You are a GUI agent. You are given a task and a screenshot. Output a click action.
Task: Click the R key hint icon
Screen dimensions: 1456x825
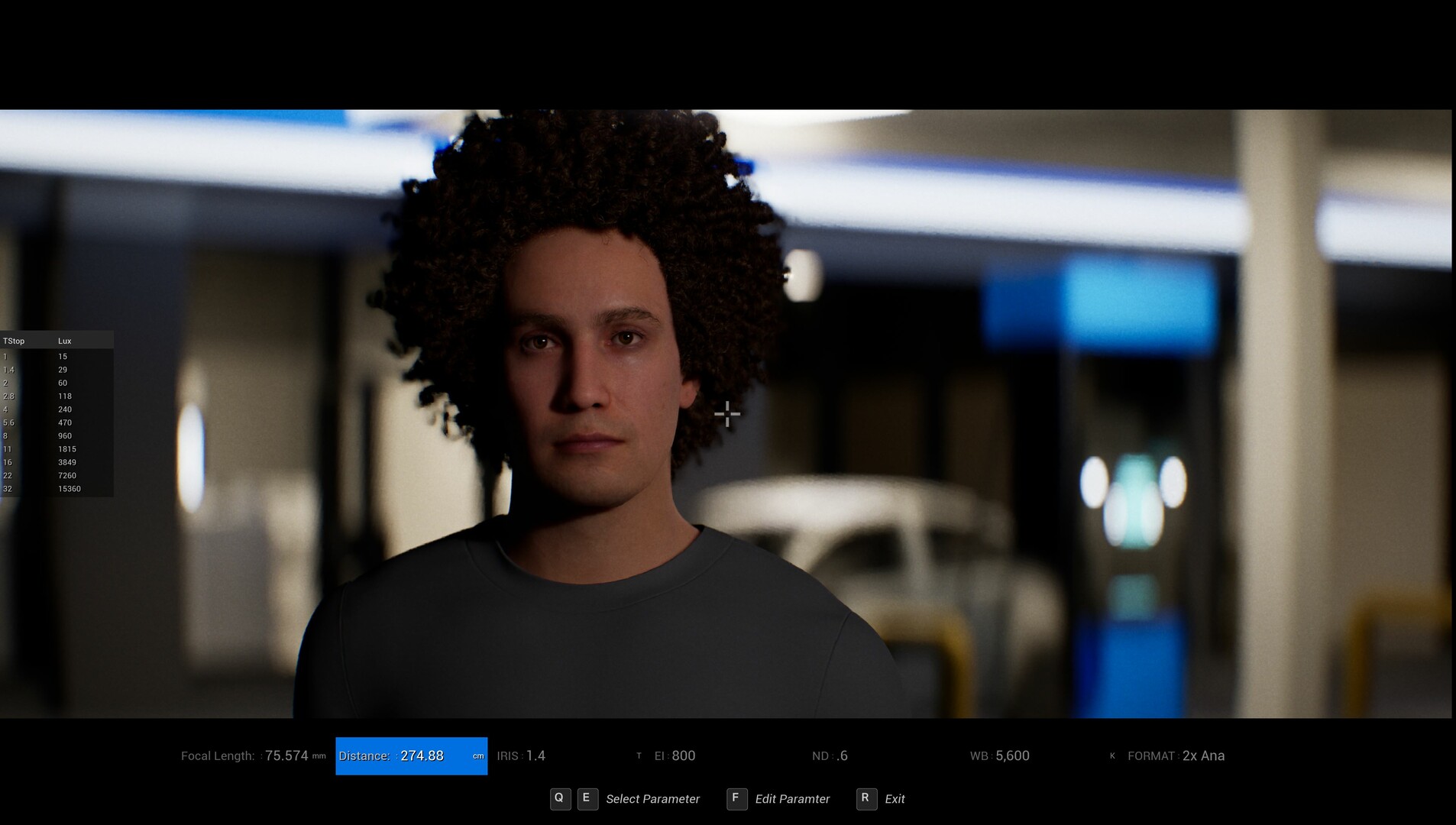coord(866,799)
